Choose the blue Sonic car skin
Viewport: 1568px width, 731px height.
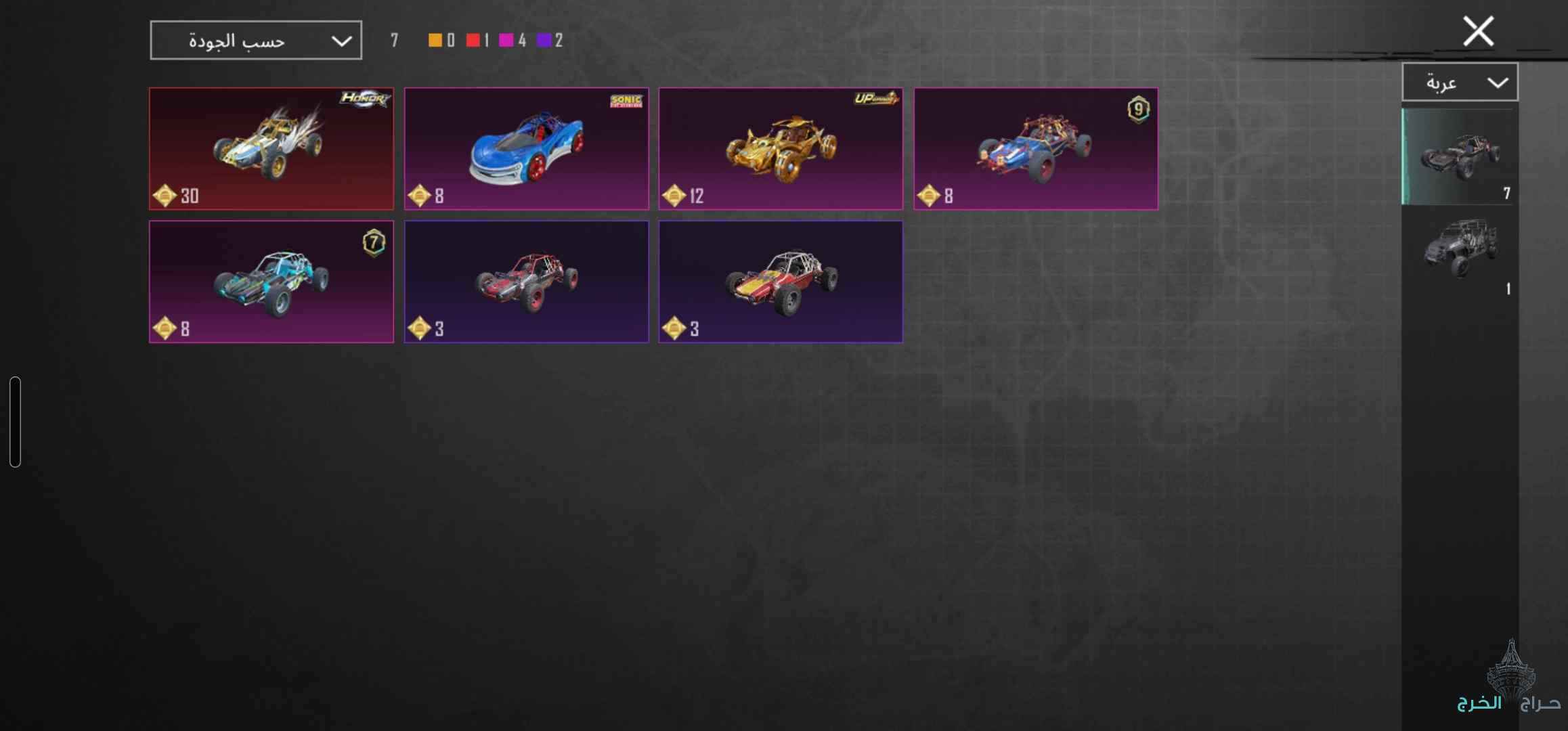click(x=526, y=148)
